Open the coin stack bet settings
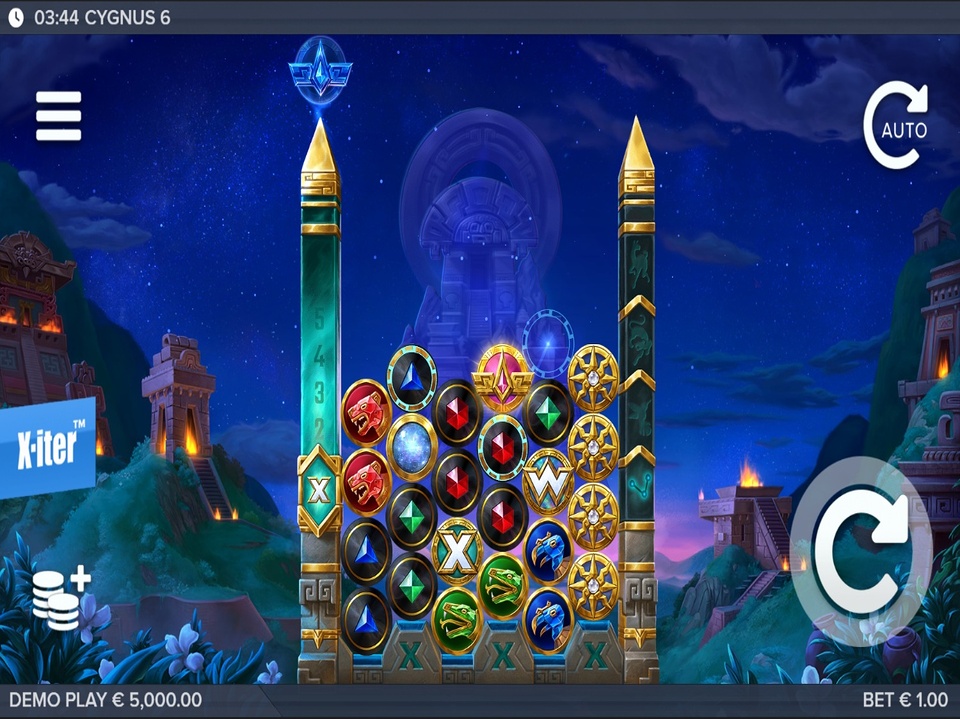 60,598
